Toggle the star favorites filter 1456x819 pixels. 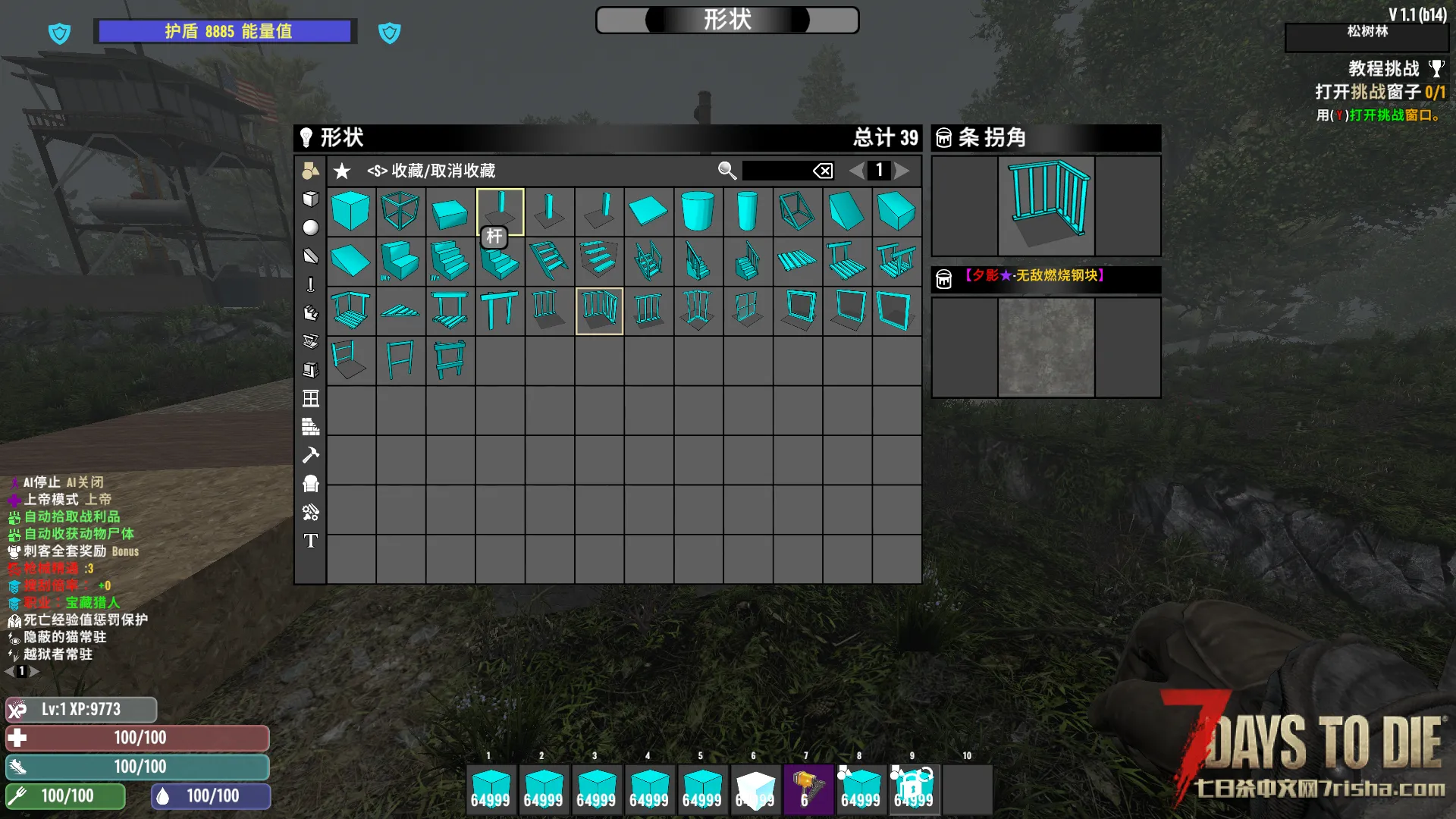coord(342,171)
